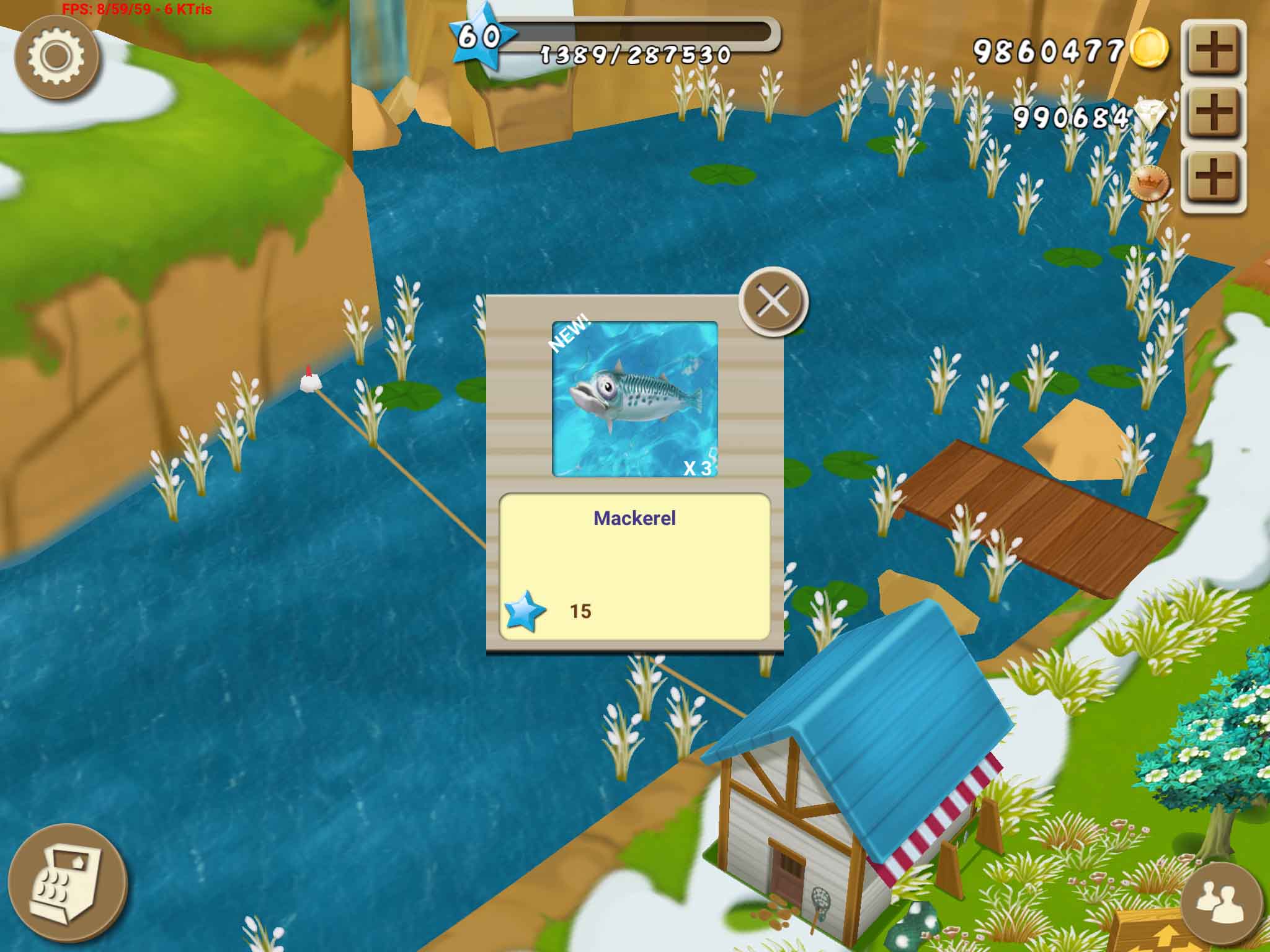Close the Mackerel catch popup
Image resolution: width=1270 pixels, height=952 pixels.
click(x=773, y=302)
